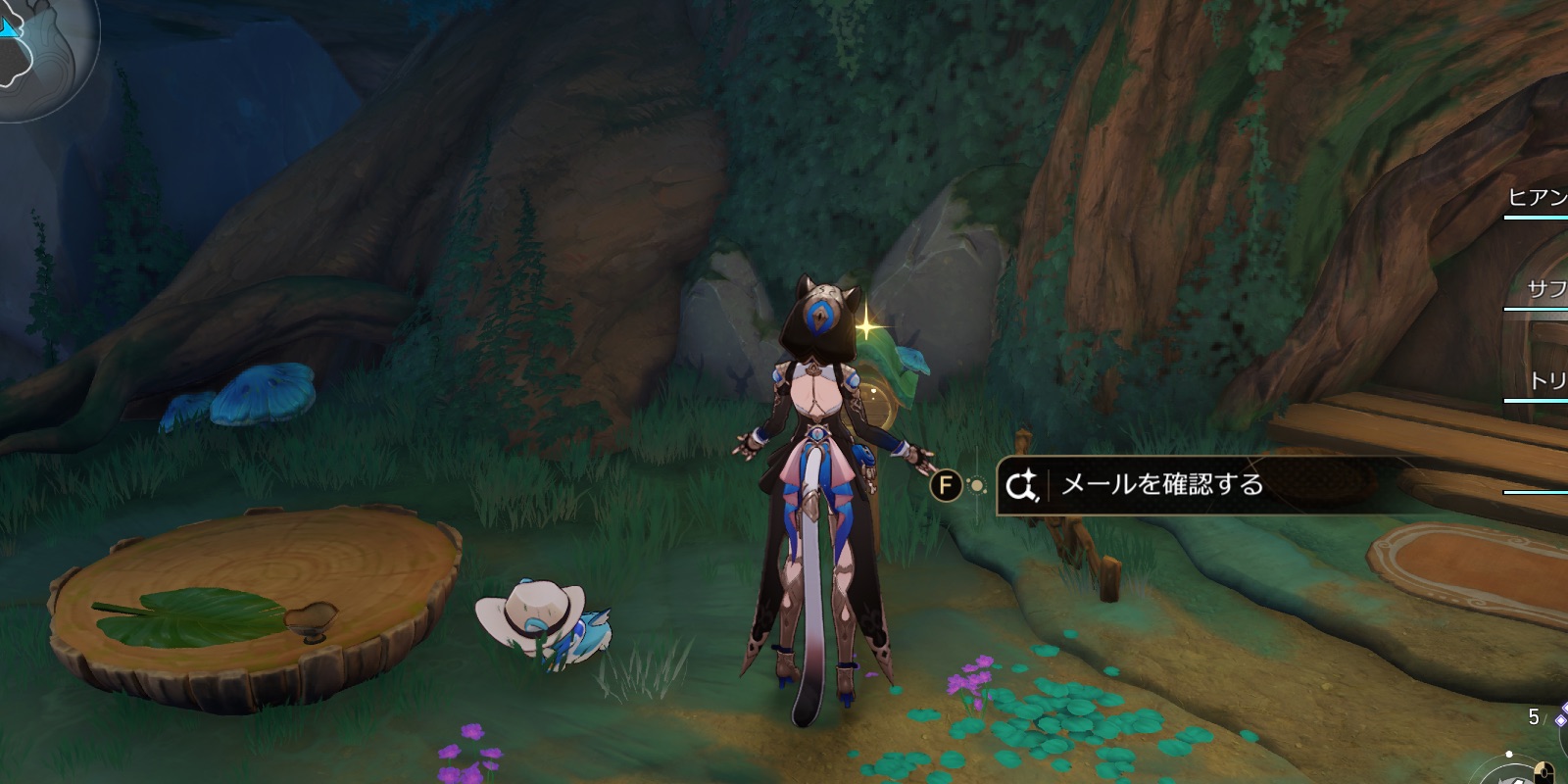1568x784 pixels.
Task: Toggle a purple diamond indicator beside the 5 counter
Action: 1560,718
